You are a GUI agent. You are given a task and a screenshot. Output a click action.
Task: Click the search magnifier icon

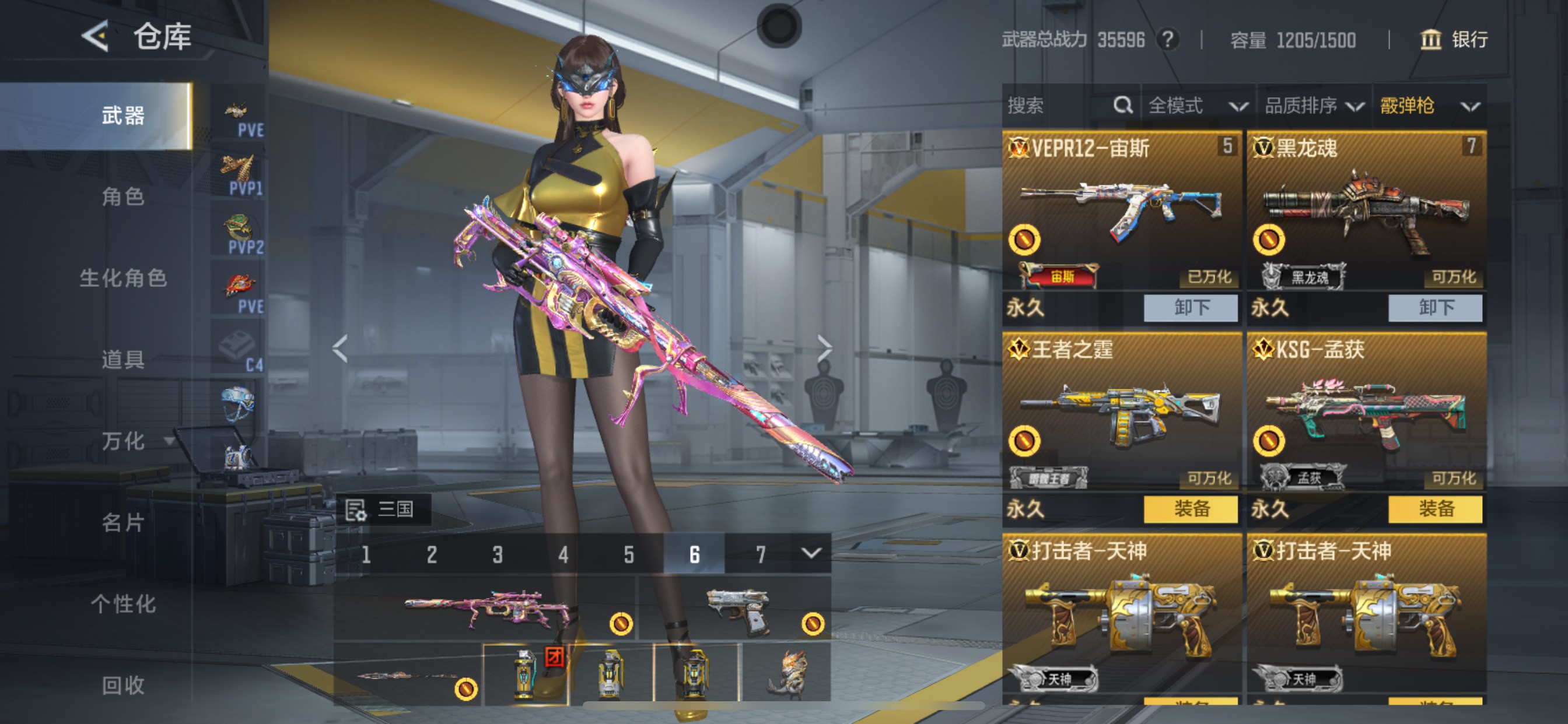[1123, 106]
